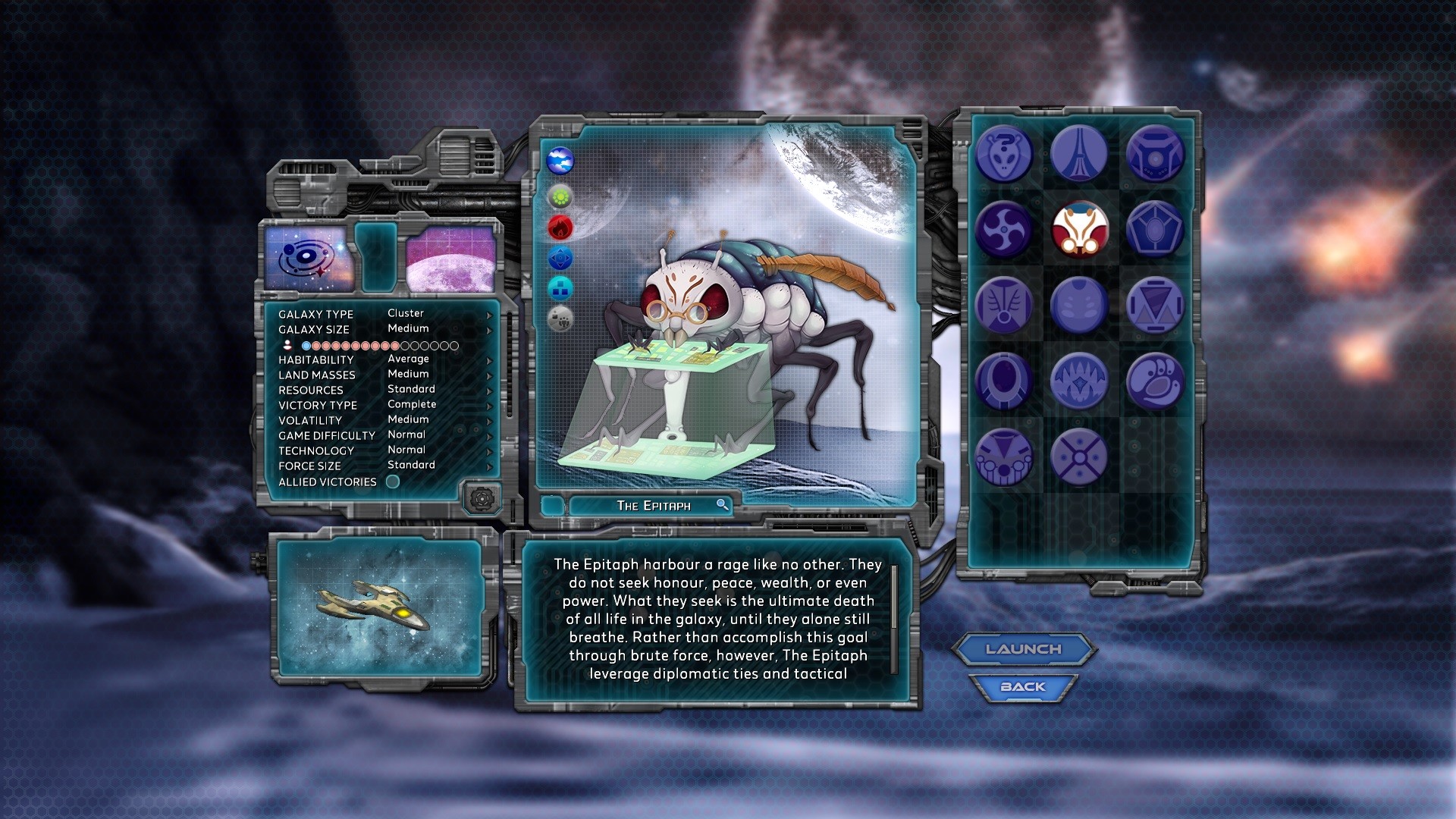
Task: Click the magnifier beside The Epitaph name
Action: (x=723, y=505)
